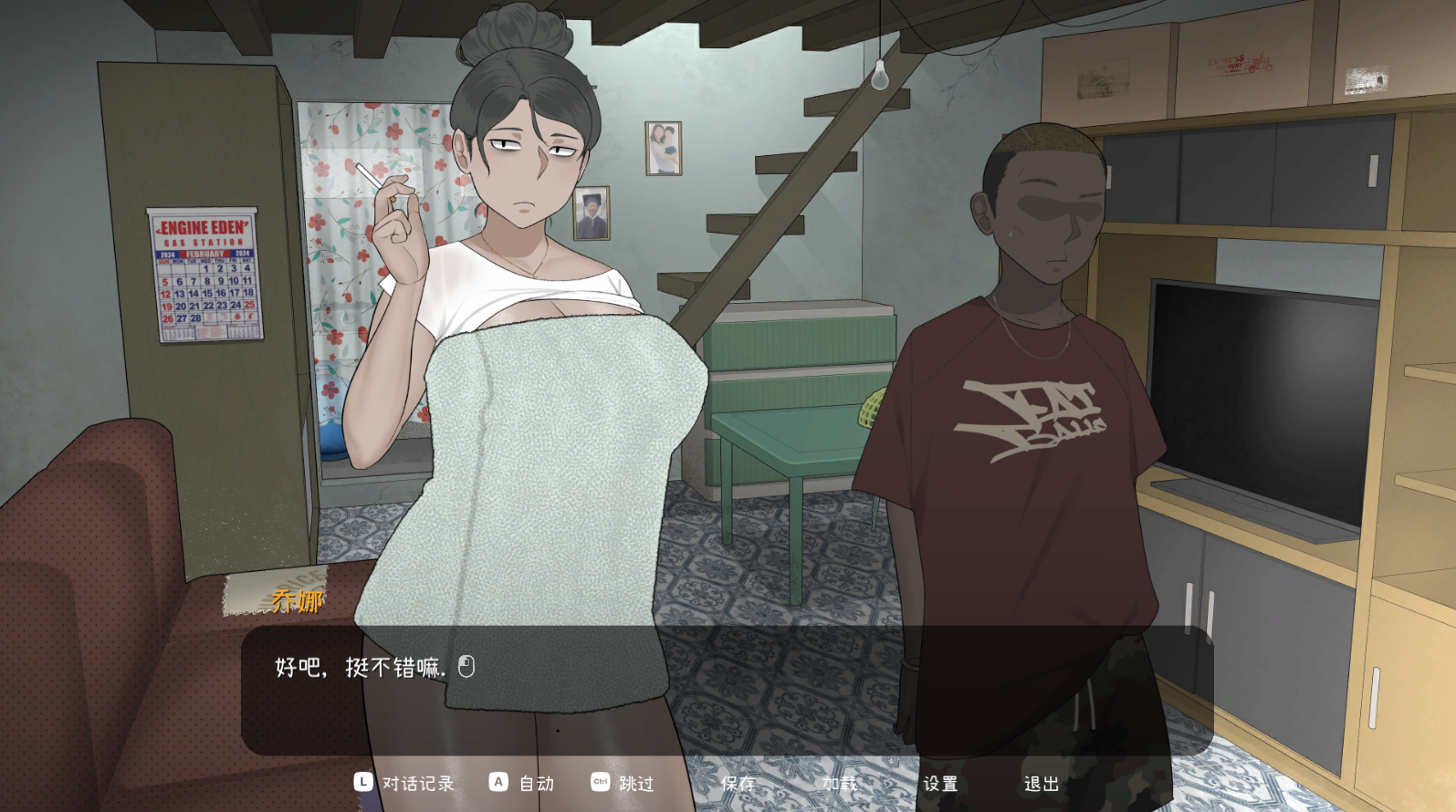1456x812 pixels.
Task: Click the Ctrl key badge icon
Action: 601,783
